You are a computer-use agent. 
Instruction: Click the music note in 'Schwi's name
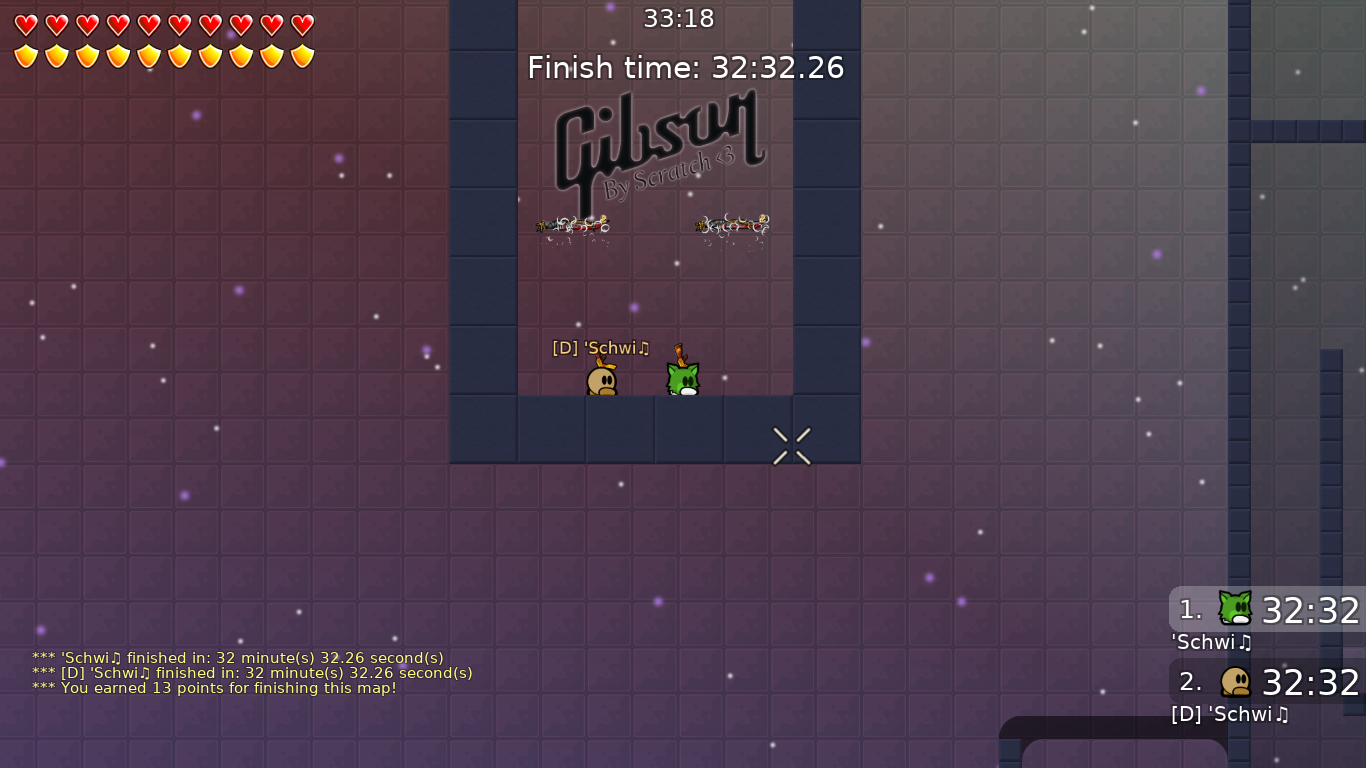coord(646,348)
